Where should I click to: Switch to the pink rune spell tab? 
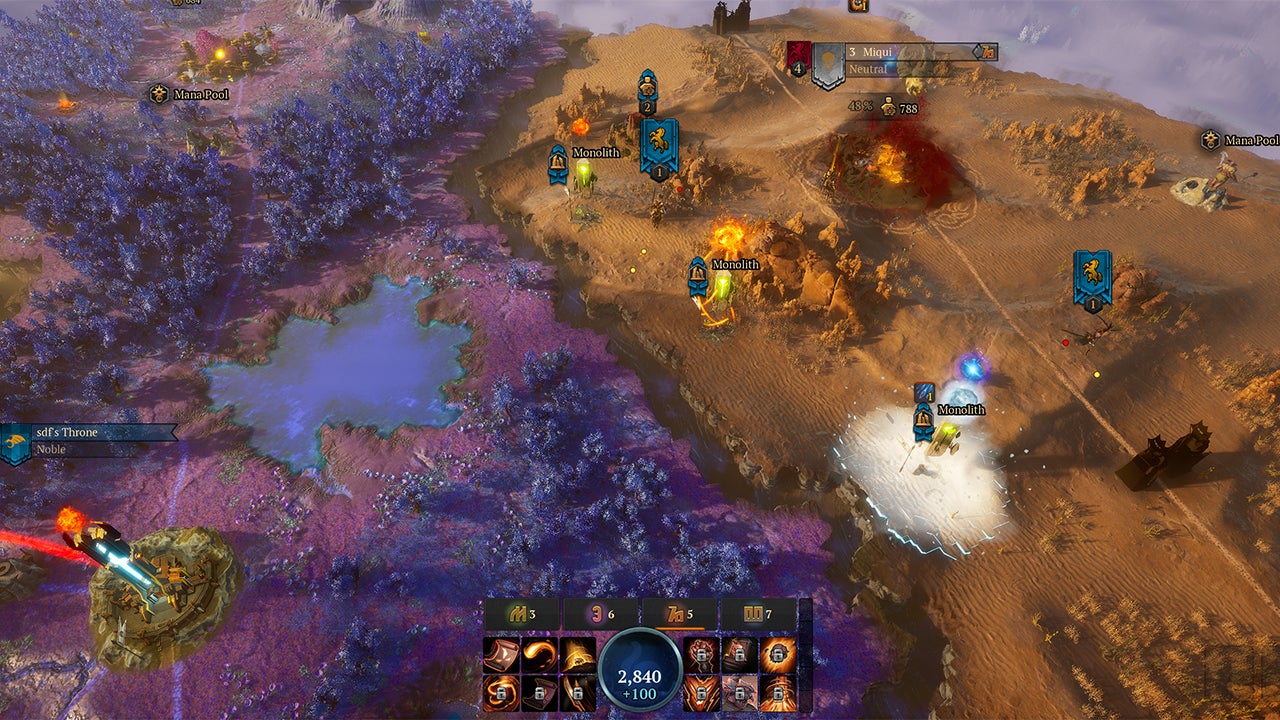point(600,613)
